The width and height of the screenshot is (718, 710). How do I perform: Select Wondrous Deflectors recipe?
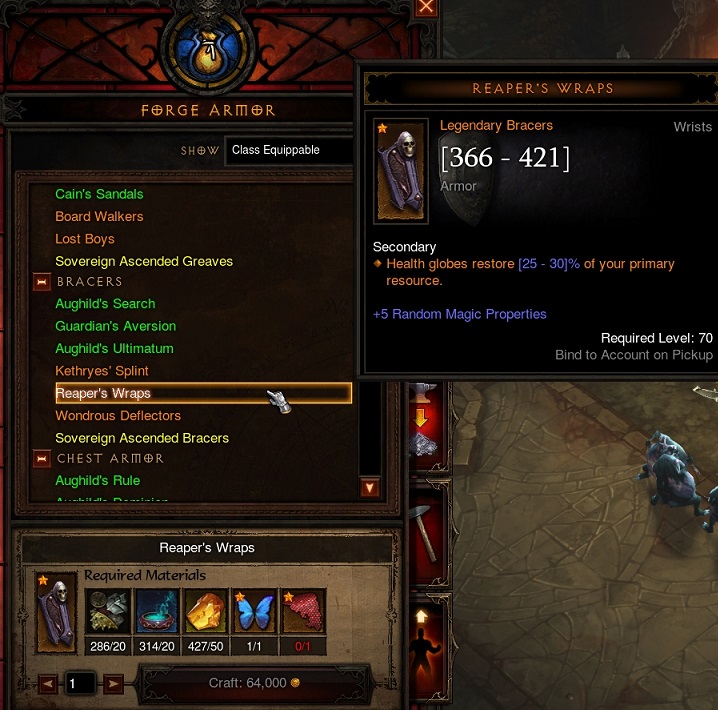(x=118, y=415)
